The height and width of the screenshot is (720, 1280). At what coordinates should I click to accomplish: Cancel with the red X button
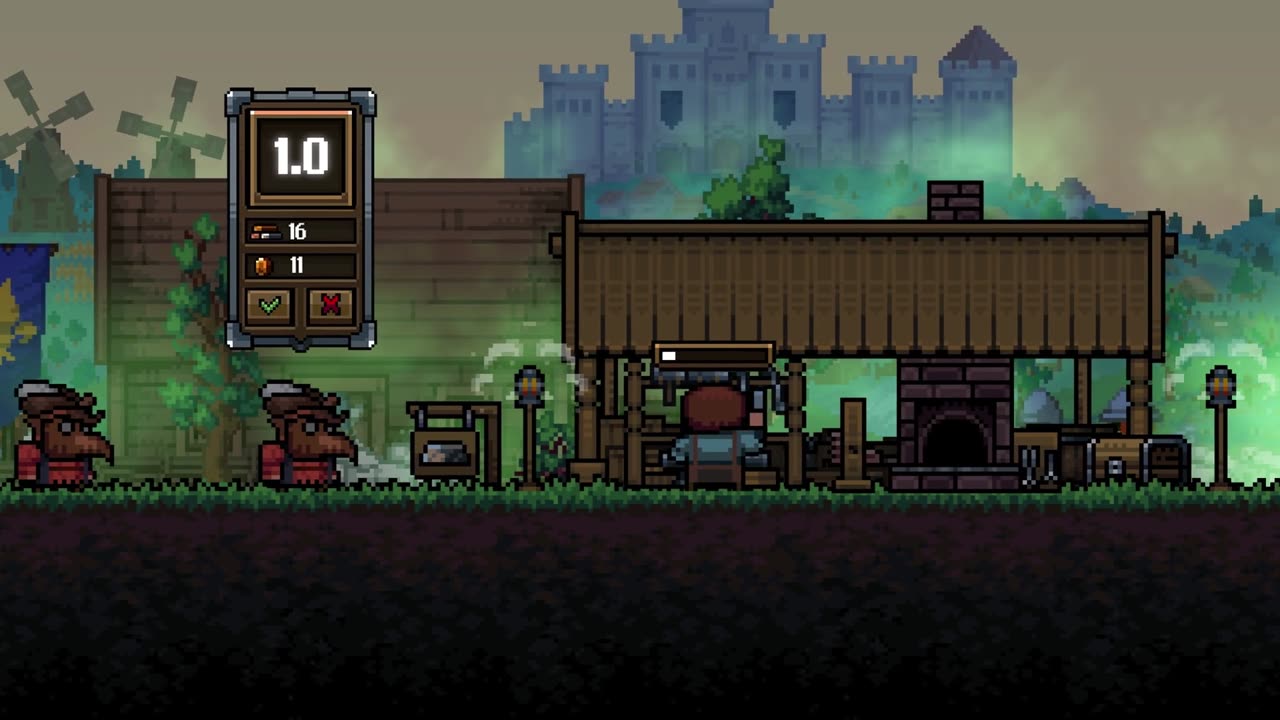tap(331, 305)
